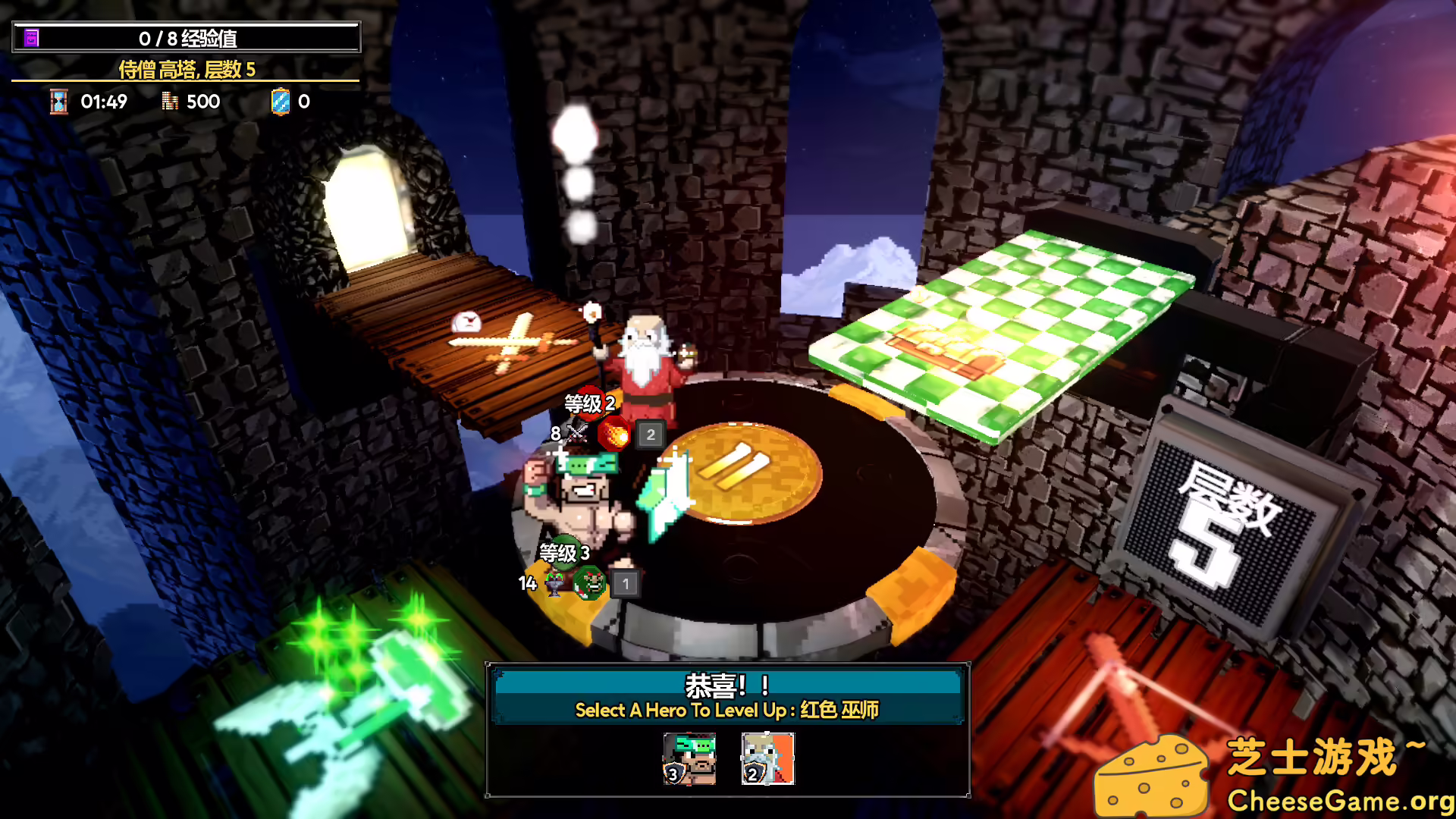The width and height of the screenshot is (1456, 819).
Task: Click the blue mirror icon showing 0
Action: pos(281,101)
